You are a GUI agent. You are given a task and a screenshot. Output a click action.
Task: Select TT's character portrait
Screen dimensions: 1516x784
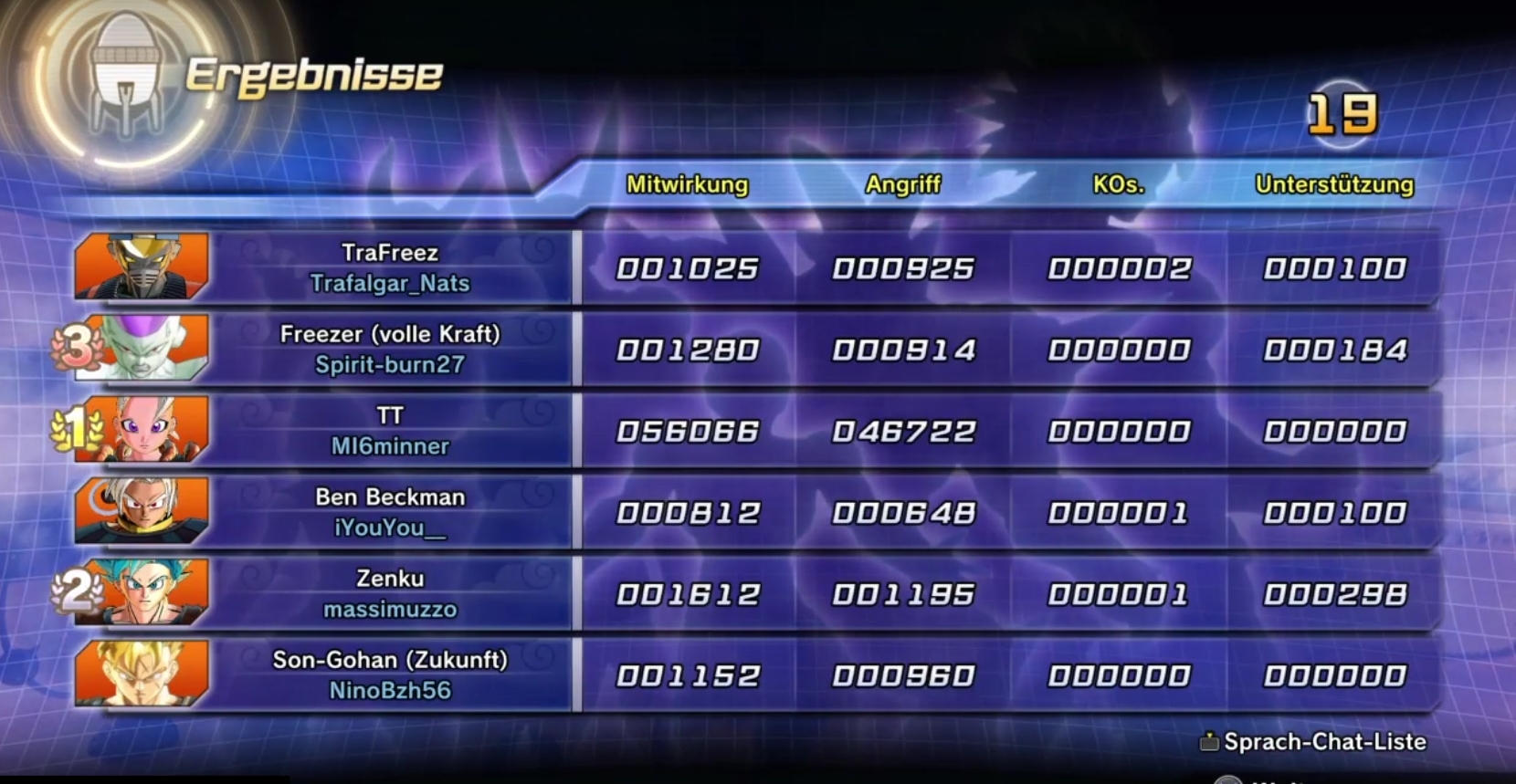[x=142, y=429]
